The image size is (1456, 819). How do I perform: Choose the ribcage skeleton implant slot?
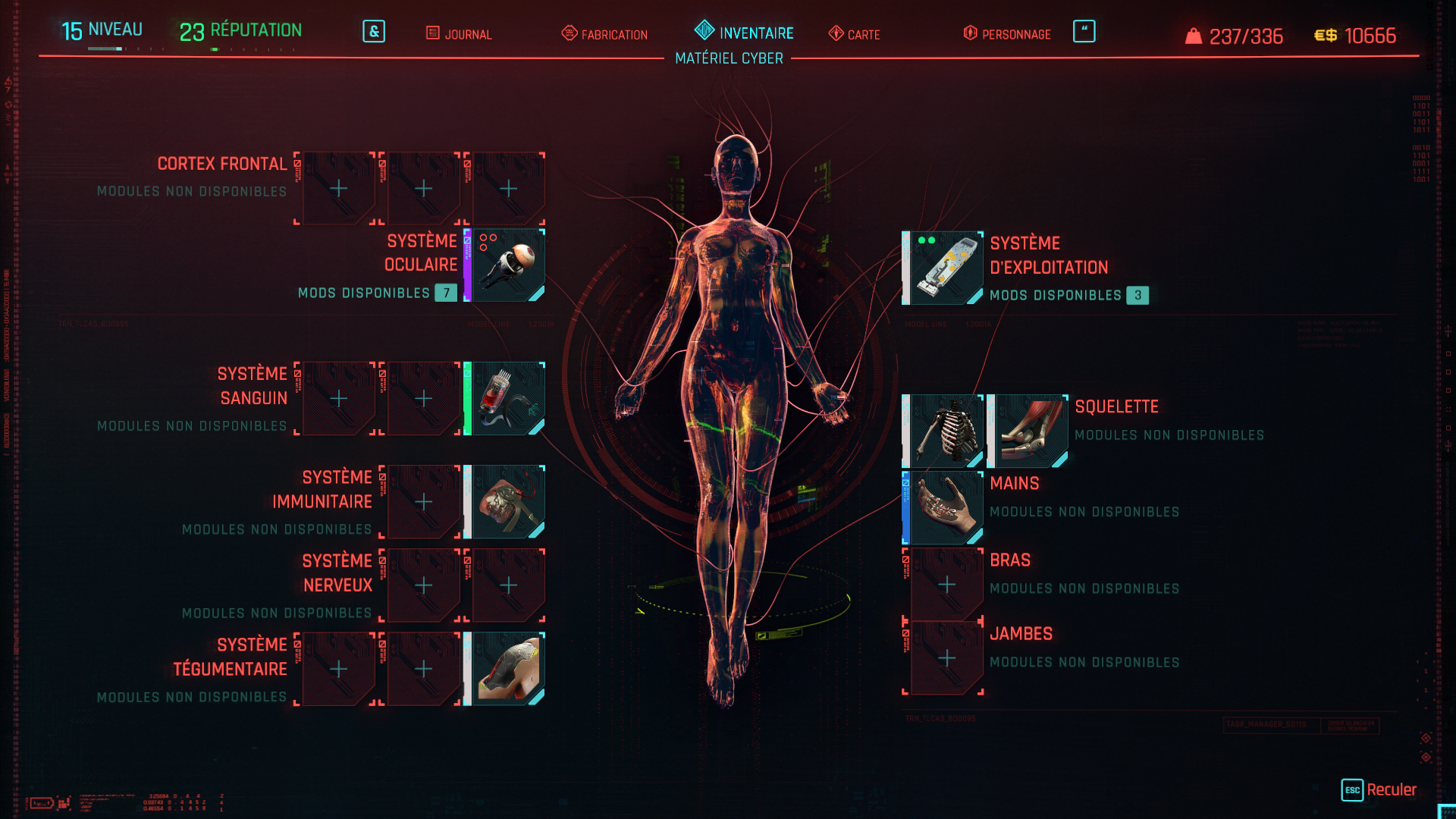click(x=946, y=431)
